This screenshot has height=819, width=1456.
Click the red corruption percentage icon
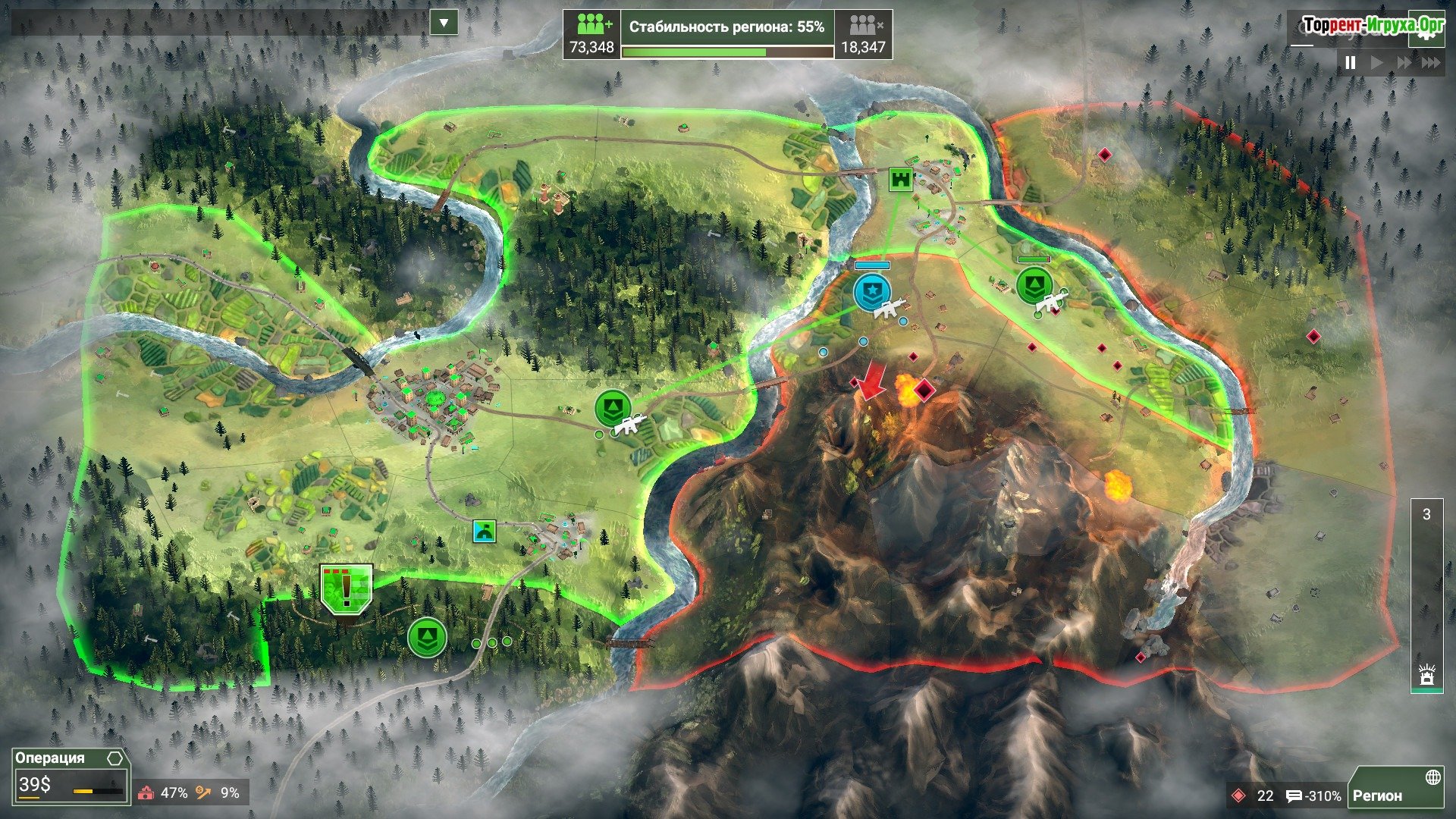tap(146, 793)
